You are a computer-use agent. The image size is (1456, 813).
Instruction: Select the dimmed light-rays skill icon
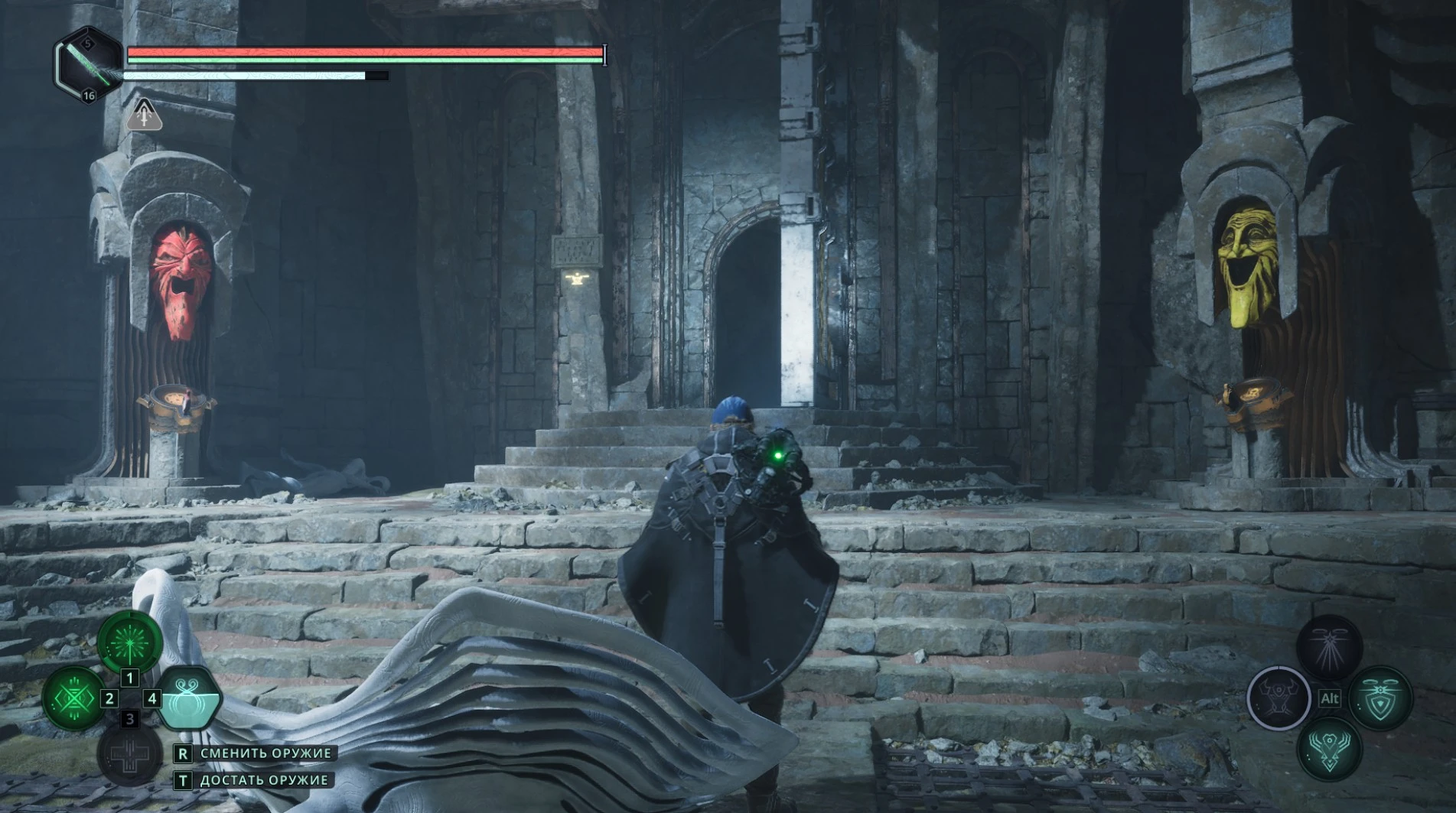[1329, 647]
